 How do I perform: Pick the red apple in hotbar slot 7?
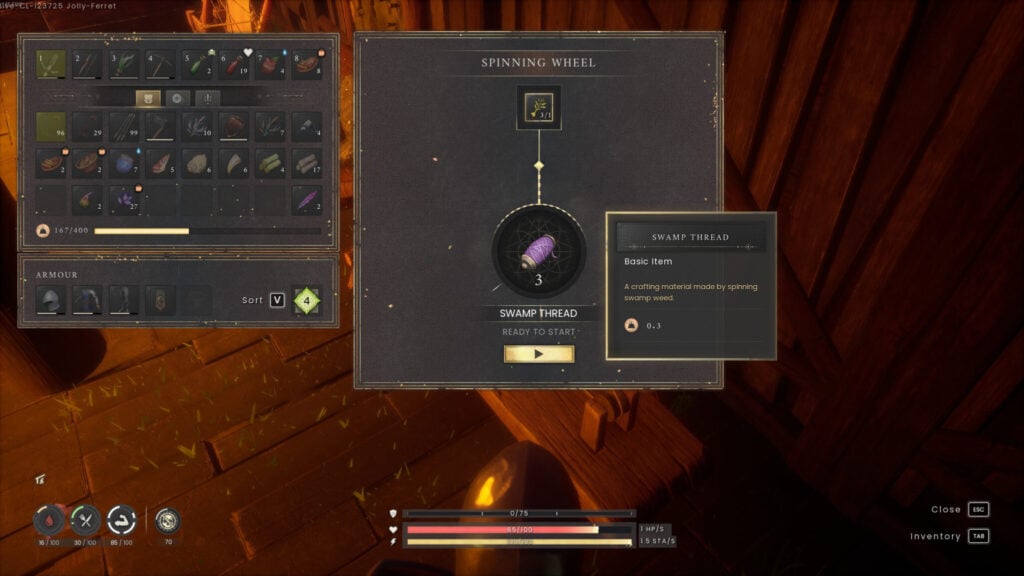(271, 65)
